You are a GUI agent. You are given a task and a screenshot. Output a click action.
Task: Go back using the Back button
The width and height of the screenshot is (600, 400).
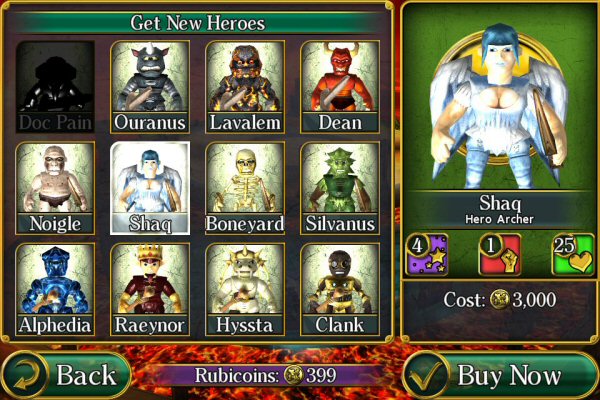(x=67, y=375)
